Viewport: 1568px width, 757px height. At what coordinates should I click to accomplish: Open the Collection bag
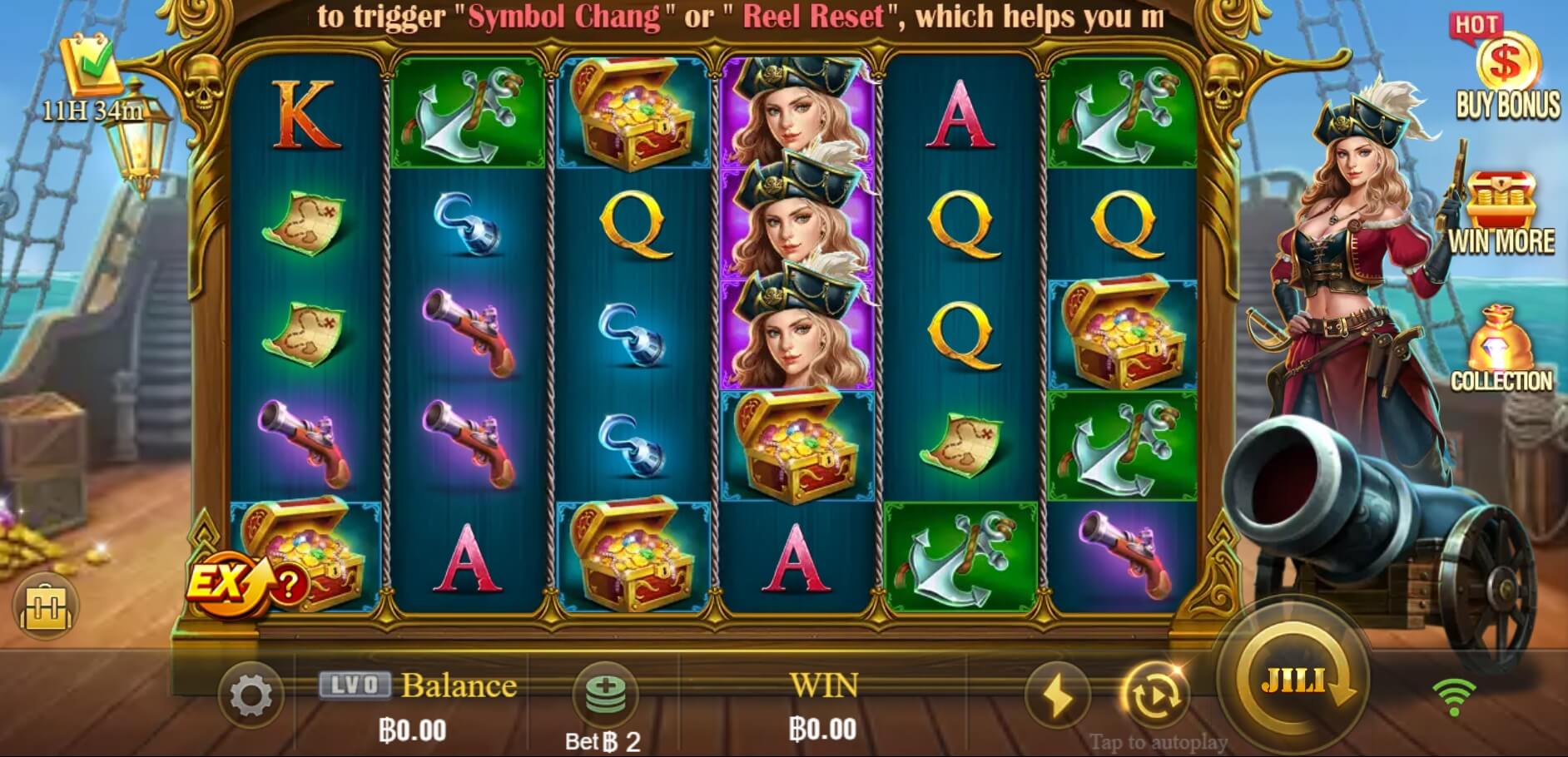click(1501, 349)
